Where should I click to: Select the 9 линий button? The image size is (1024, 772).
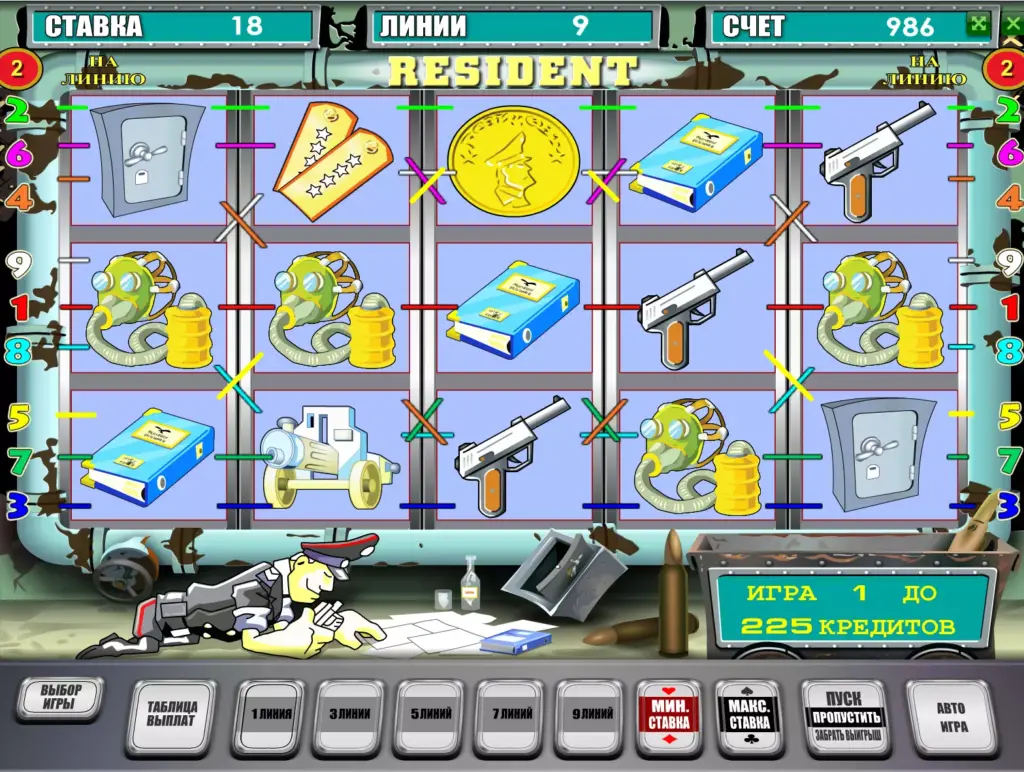click(593, 715)
